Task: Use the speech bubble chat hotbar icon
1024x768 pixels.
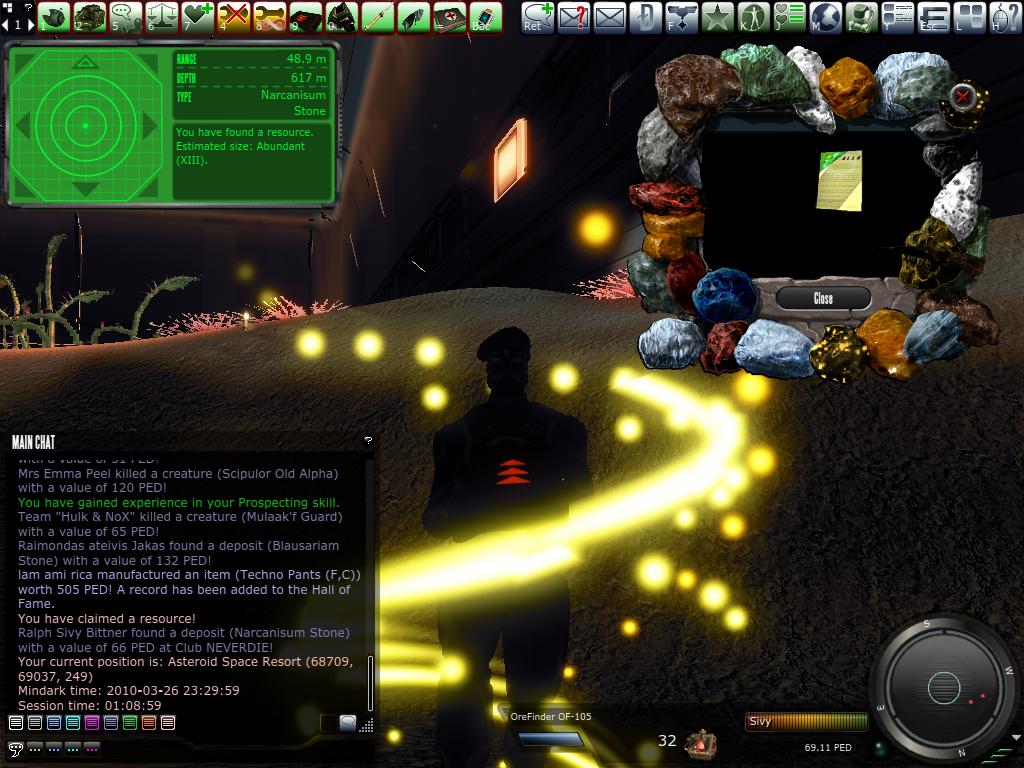Action: click(125, 16)
